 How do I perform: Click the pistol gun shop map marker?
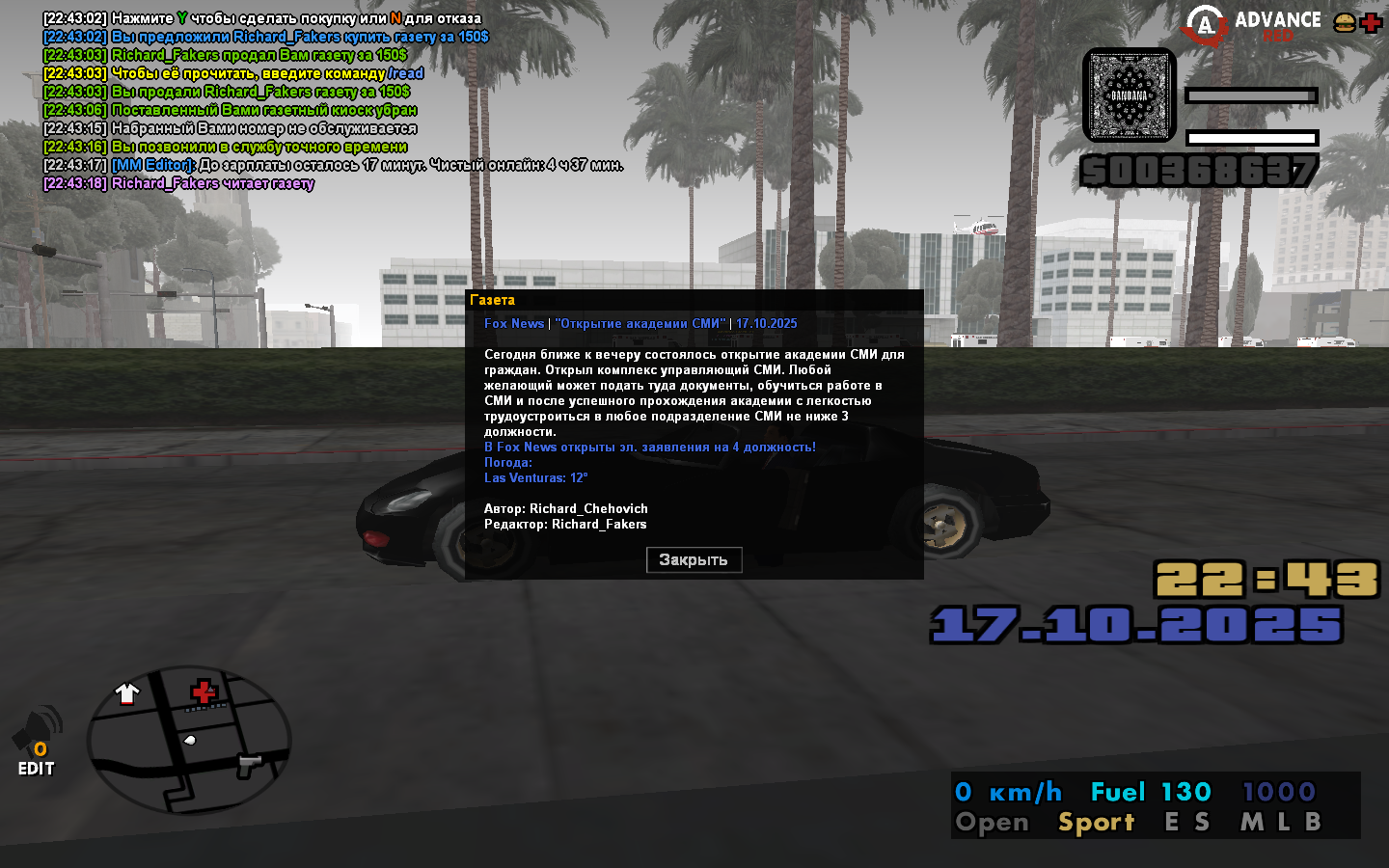(250, 764)
